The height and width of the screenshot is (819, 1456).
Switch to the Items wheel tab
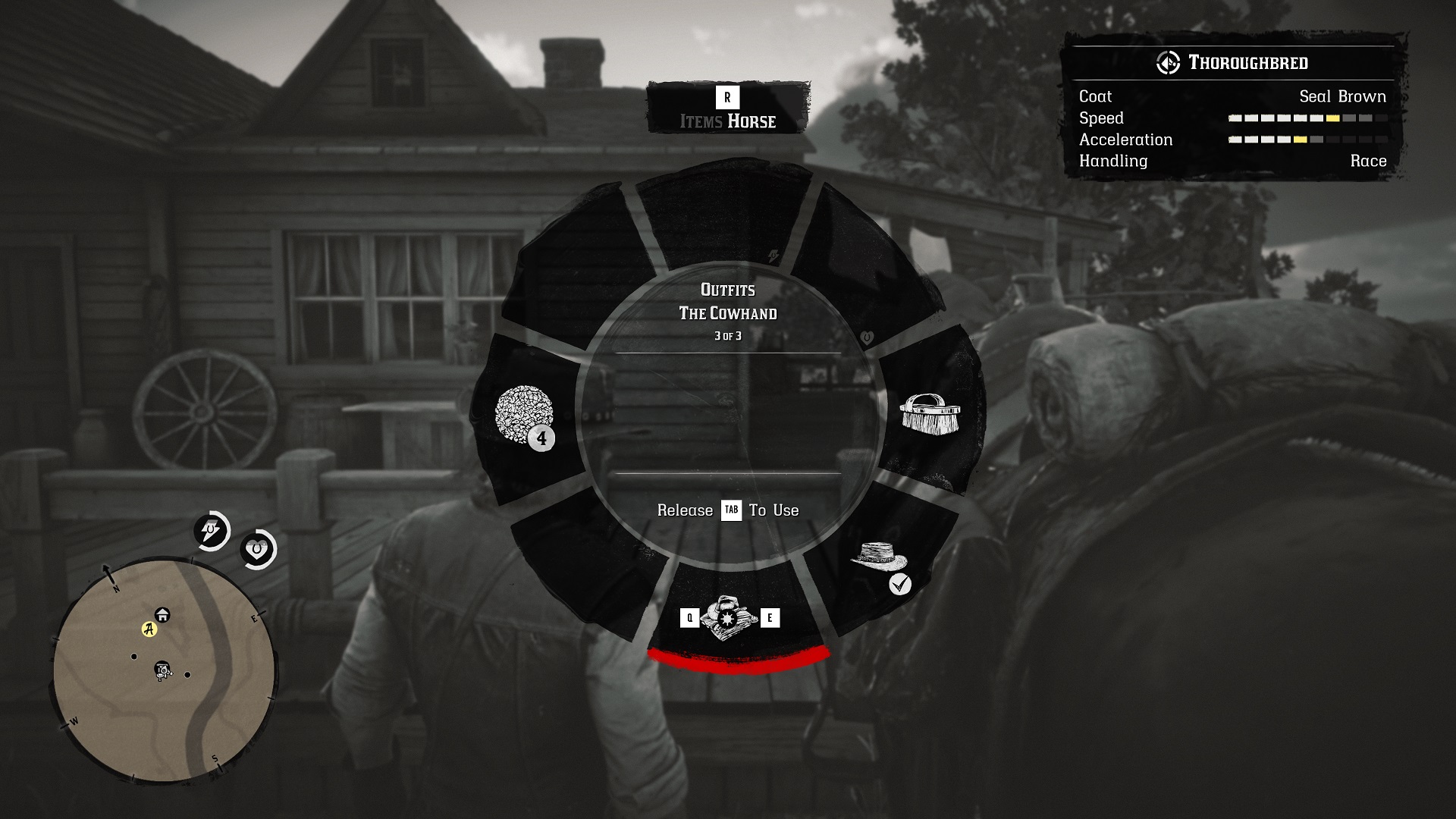pyautogui.click(x=701, y=121)
